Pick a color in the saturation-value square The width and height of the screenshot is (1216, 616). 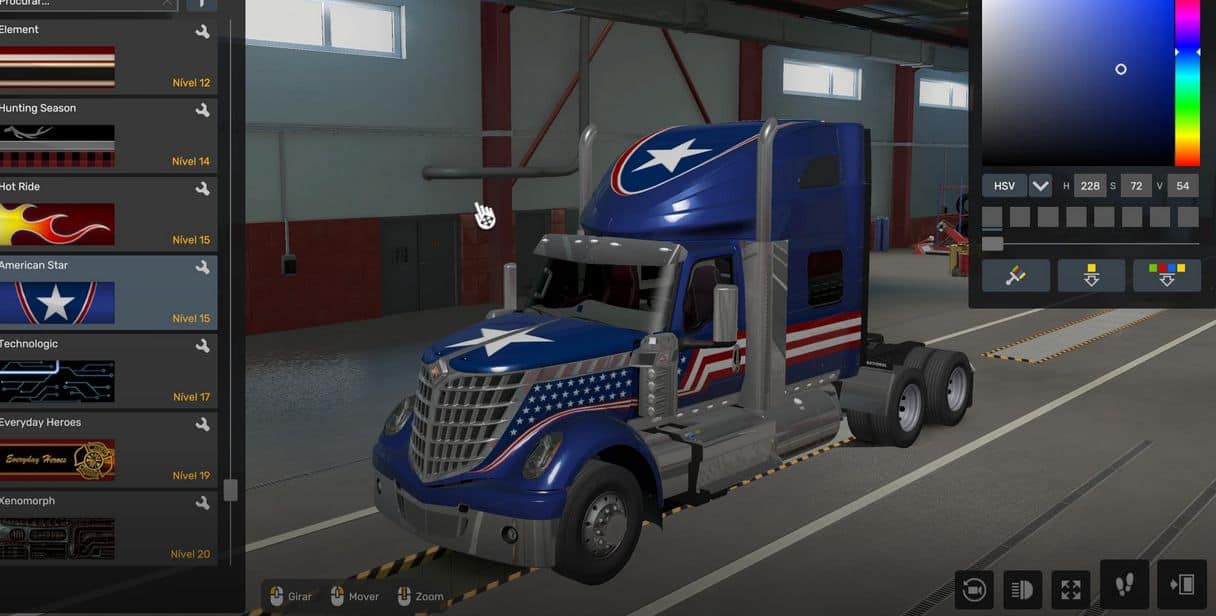(x=1077, y=82)
